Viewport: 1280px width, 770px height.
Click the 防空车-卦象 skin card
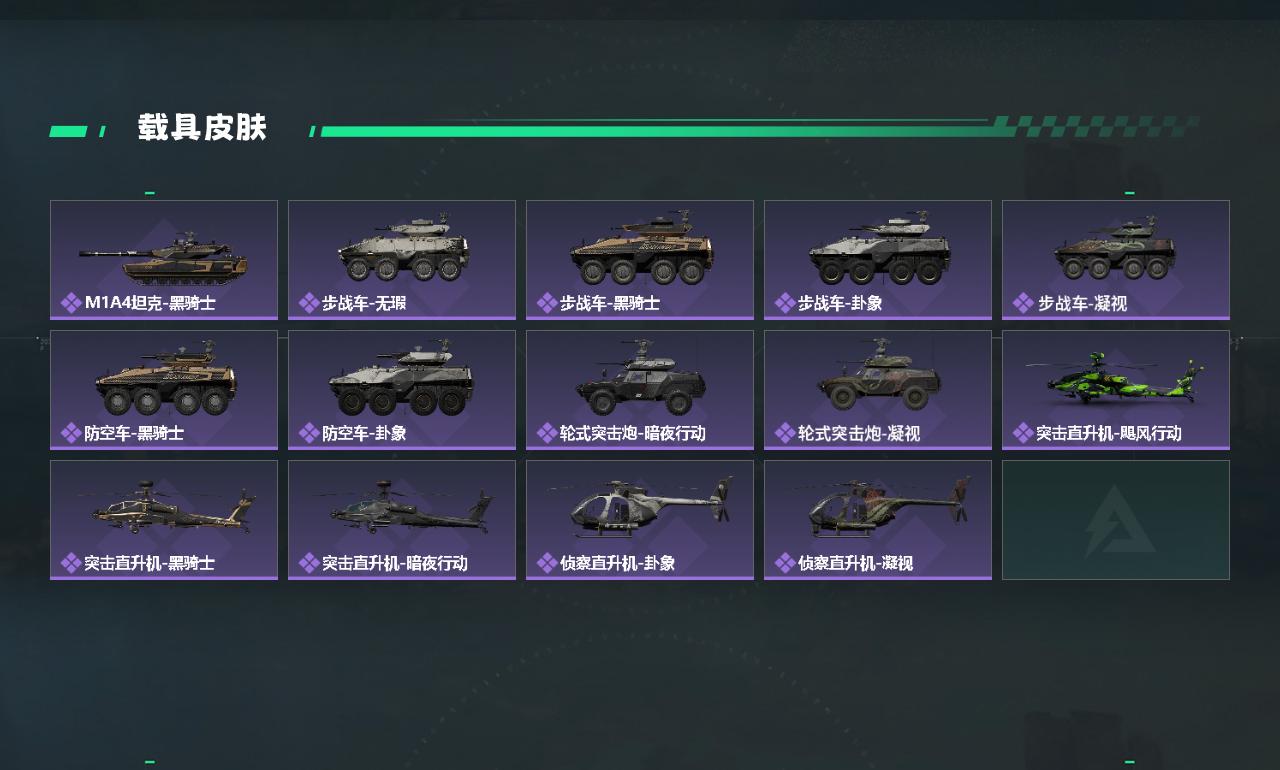[x=402, y=390]
